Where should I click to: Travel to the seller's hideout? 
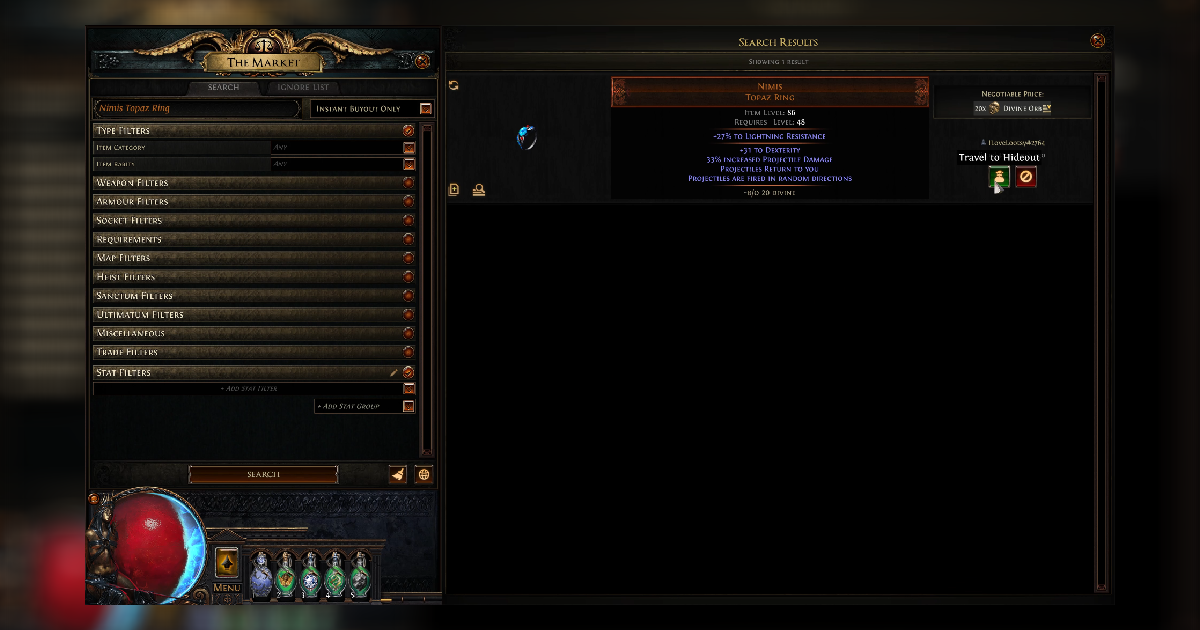click(998, 178)
